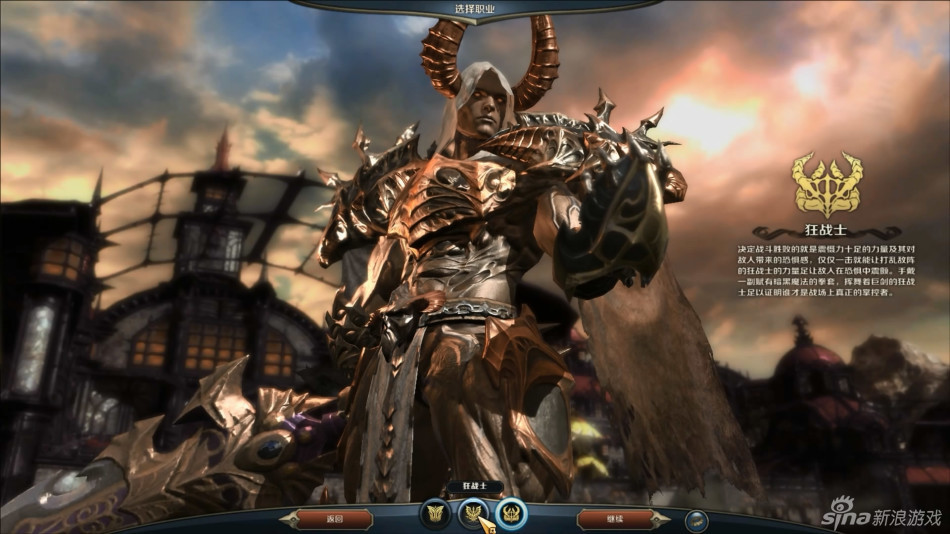
Task: Click the 返回 (Back) button
Action: (334, 519)
